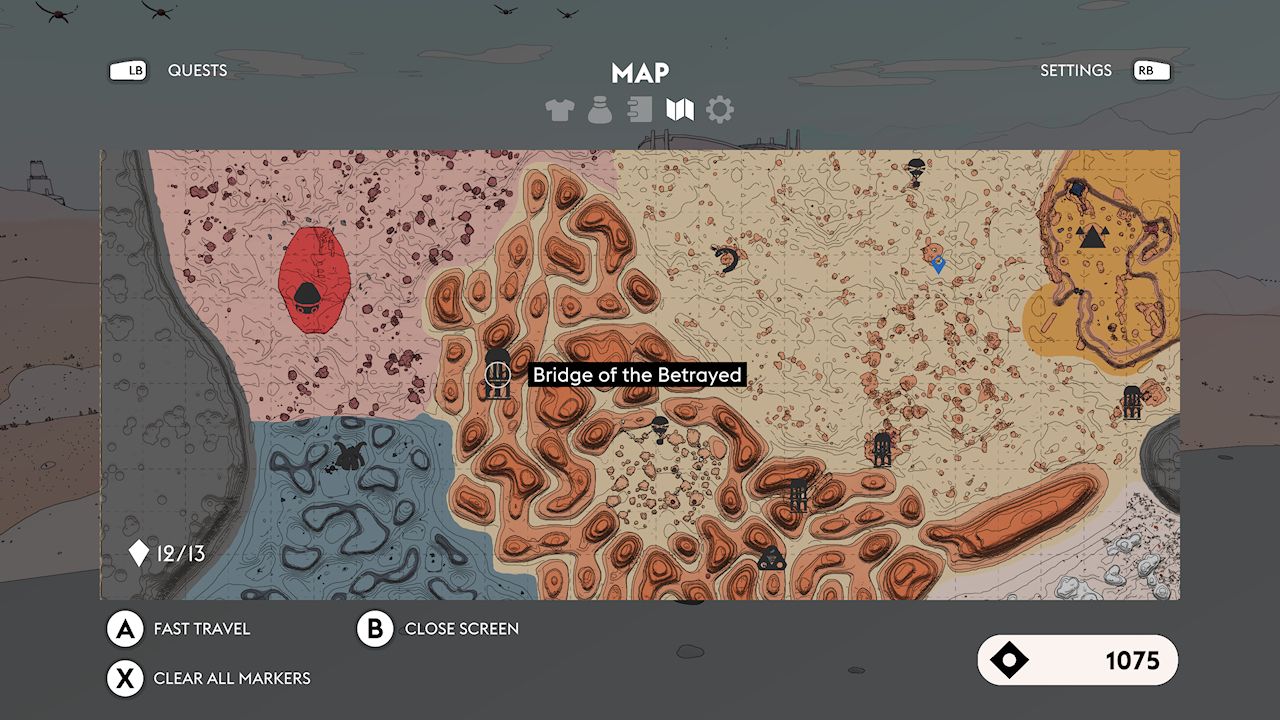This screenshot has height=720, width=1280.
Task: Open the inventory bag tab
Action: [x=600, y=110]
